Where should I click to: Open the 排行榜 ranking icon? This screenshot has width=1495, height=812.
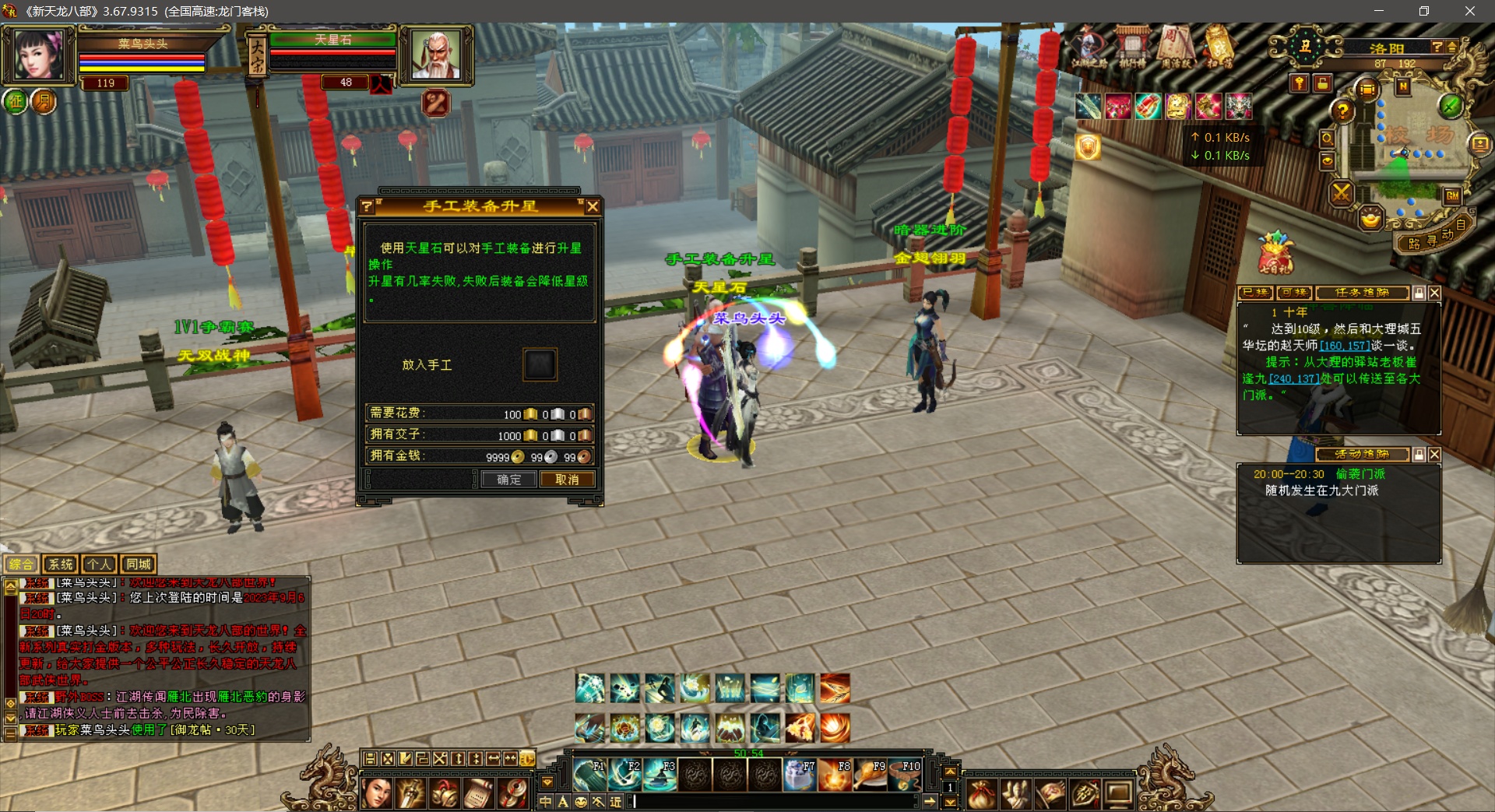click(1131, 48)
